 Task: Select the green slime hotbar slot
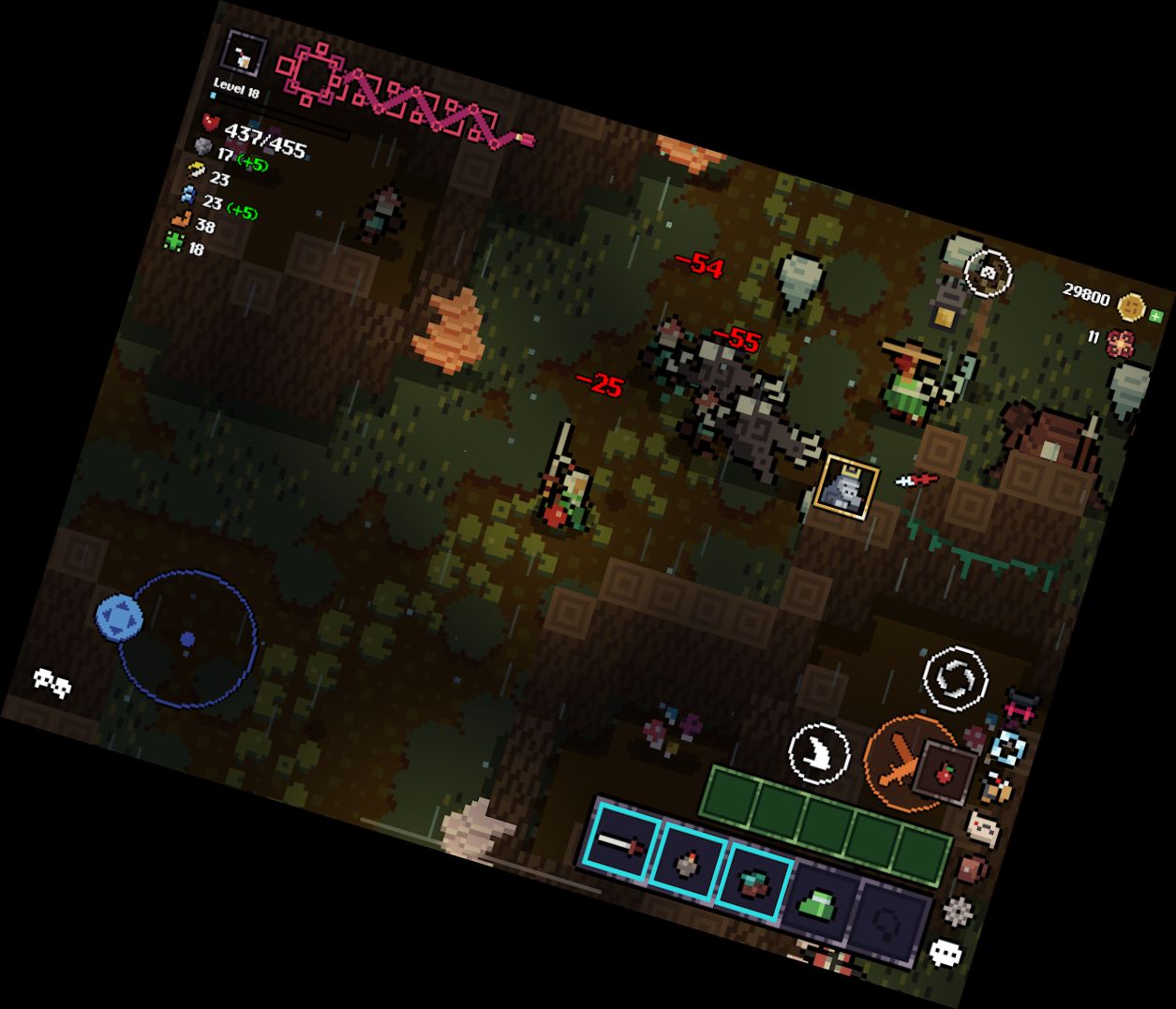817,904
